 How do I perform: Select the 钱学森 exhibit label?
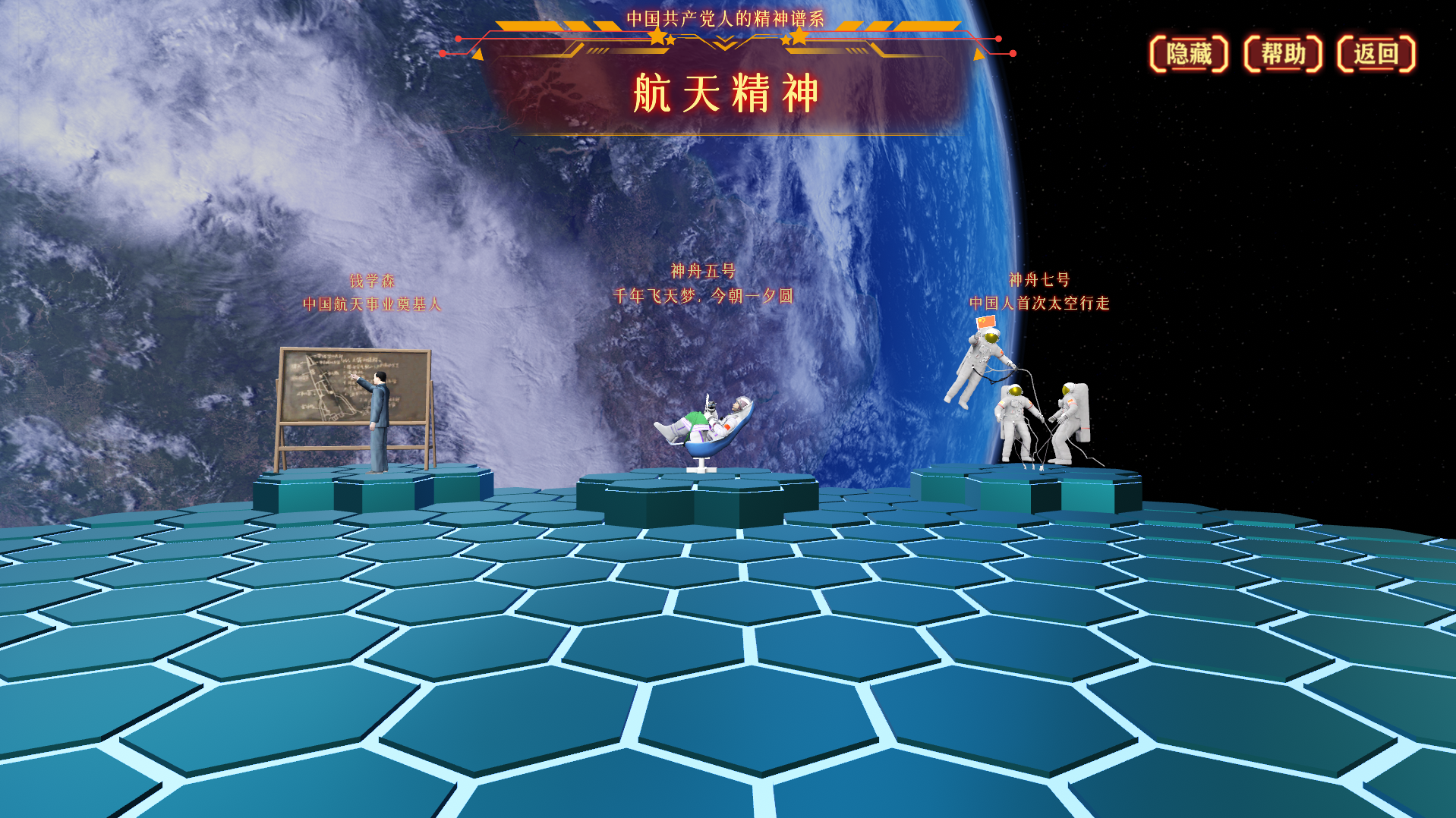(372, 281)
